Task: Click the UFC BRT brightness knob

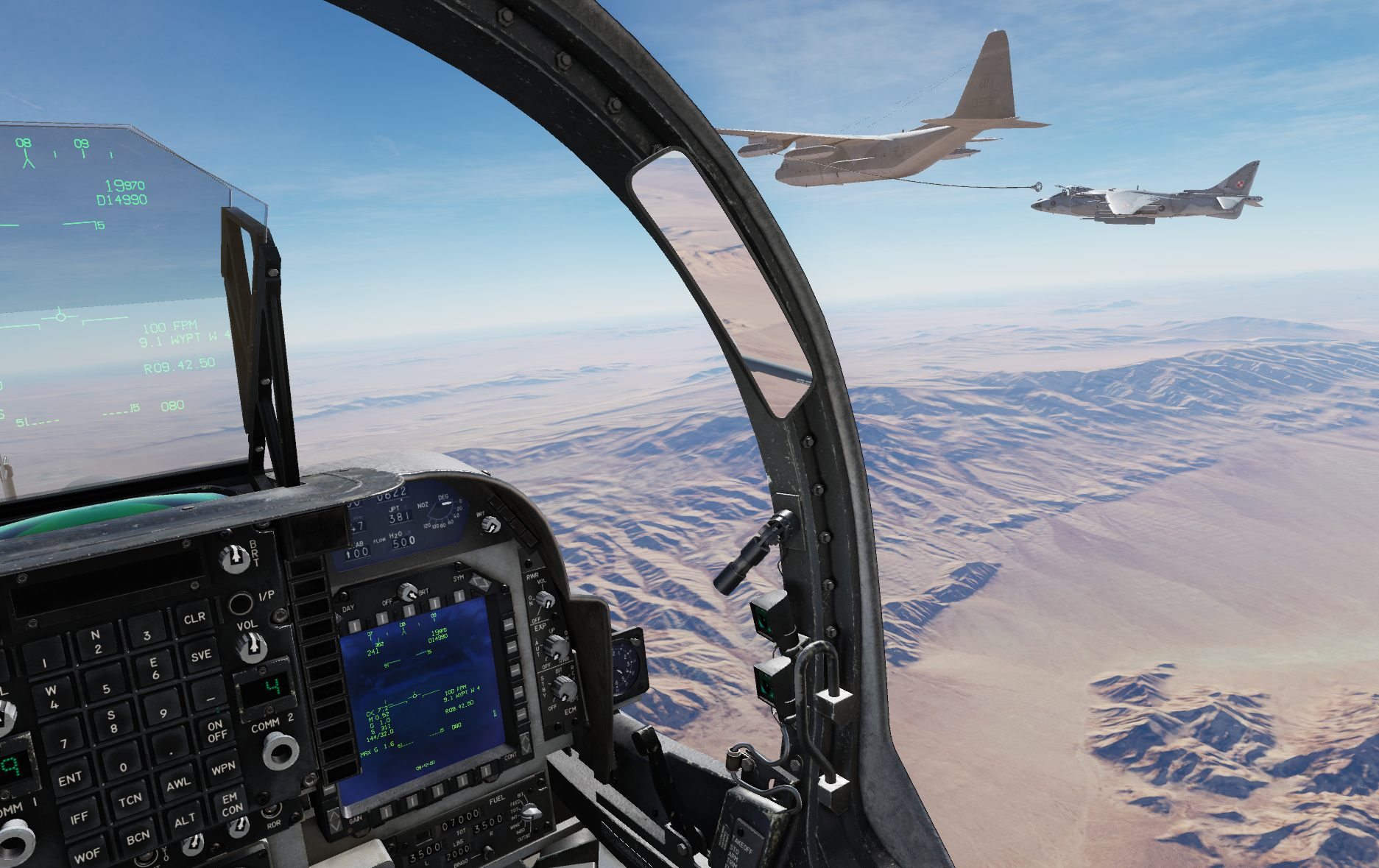Action: pos(235,559)
